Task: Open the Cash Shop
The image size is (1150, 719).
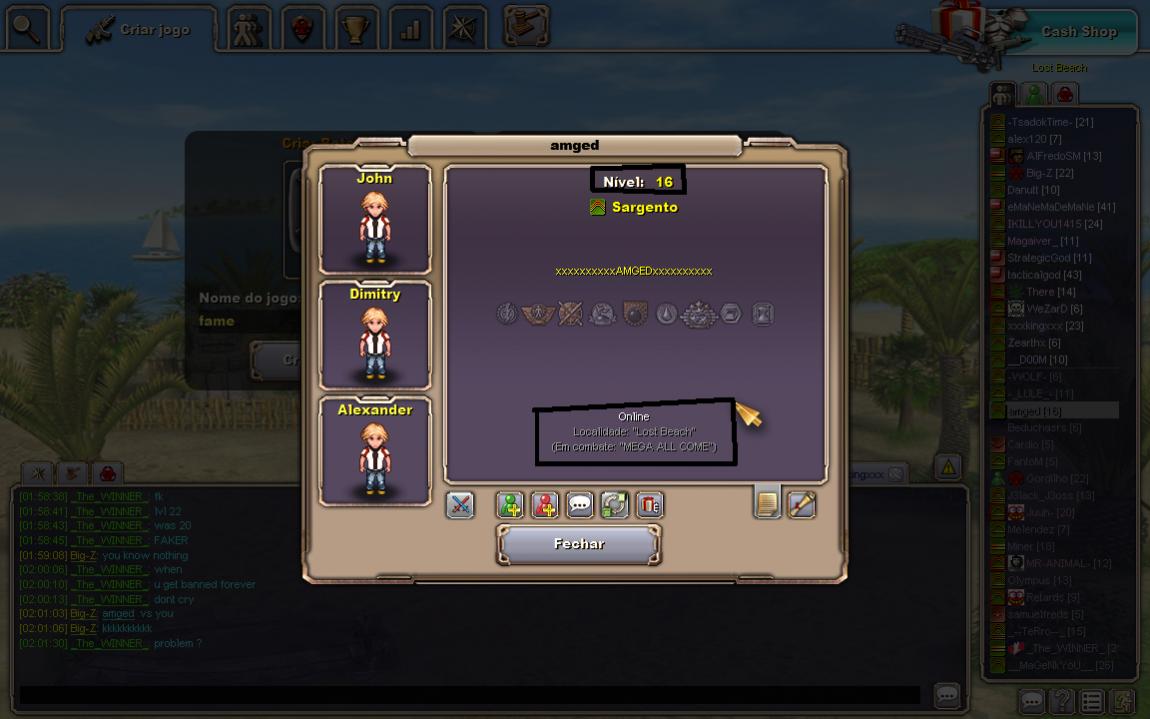Action: (x=1078, y=31)
